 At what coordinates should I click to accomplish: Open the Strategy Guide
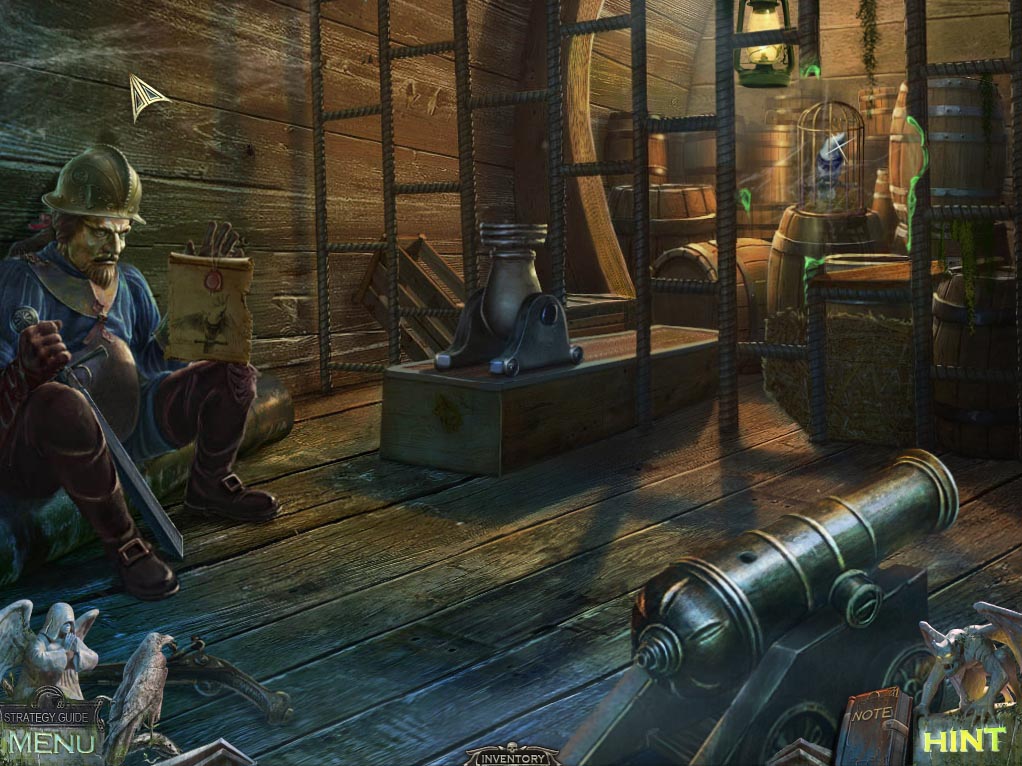tap(51, 716)
